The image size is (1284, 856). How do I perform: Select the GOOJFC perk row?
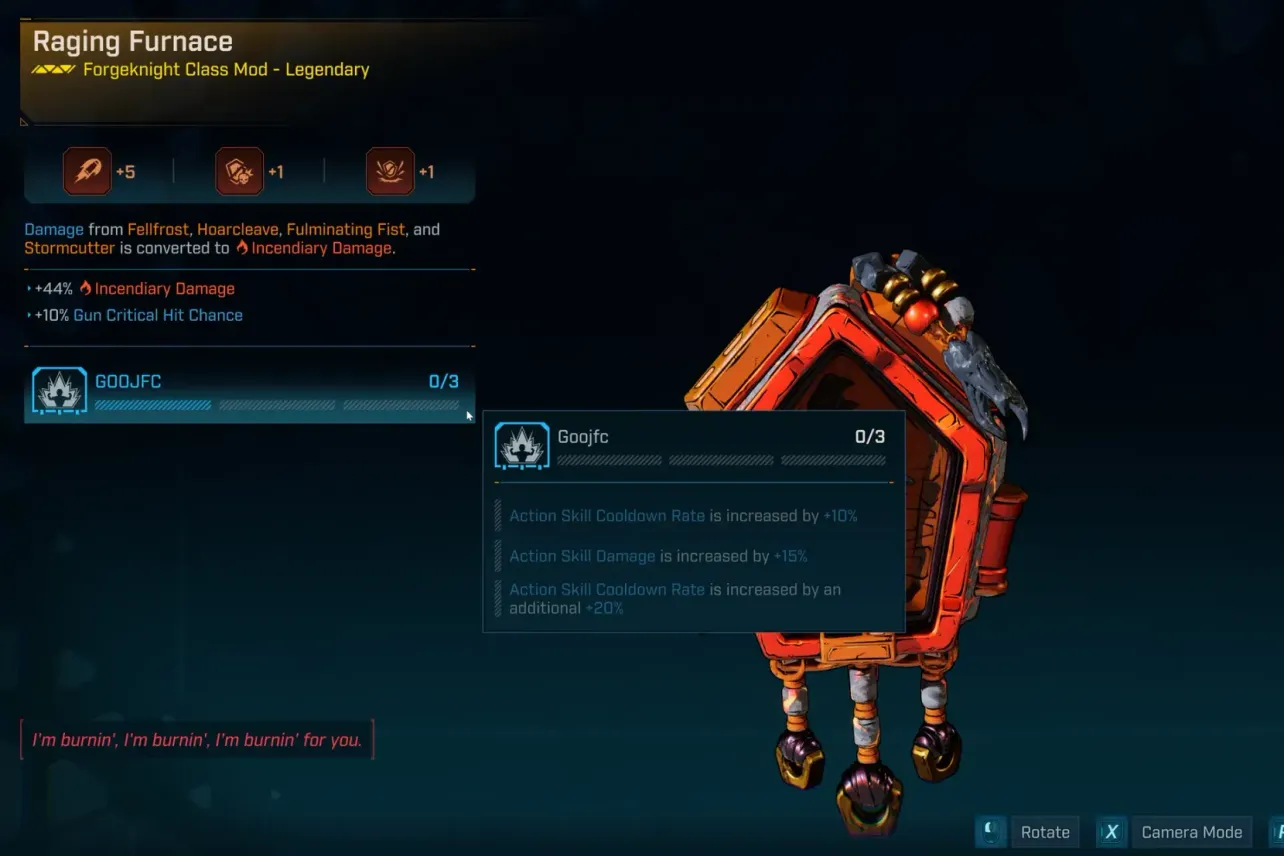point(248,392)
